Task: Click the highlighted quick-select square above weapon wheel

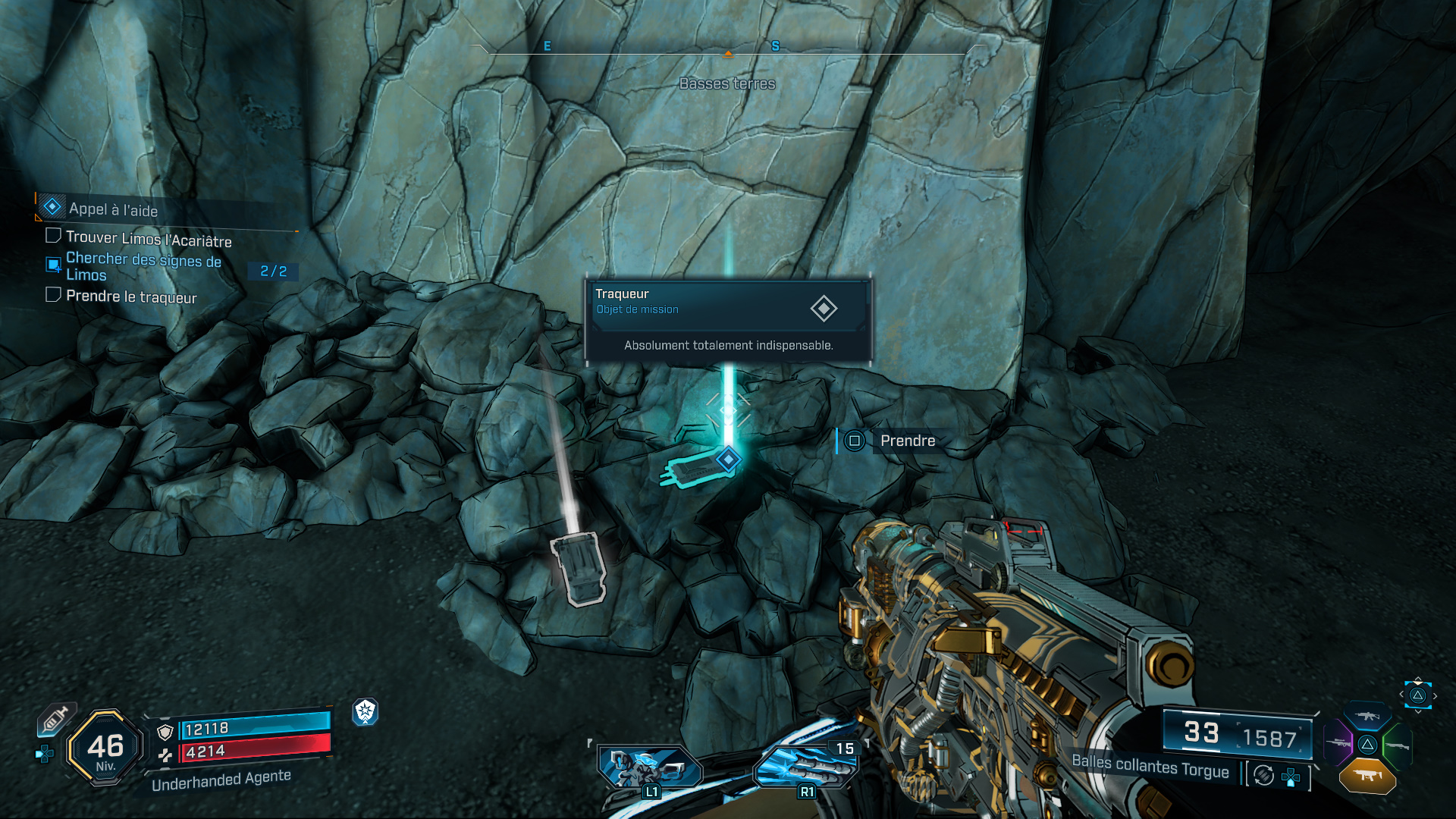Action: [1417, 695]
